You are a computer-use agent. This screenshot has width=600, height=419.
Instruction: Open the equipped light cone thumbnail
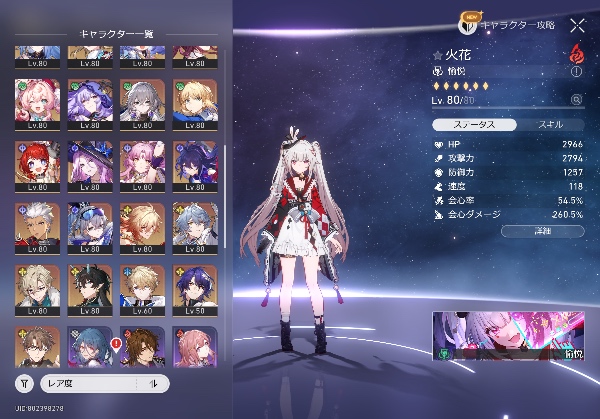pos(509,335)
